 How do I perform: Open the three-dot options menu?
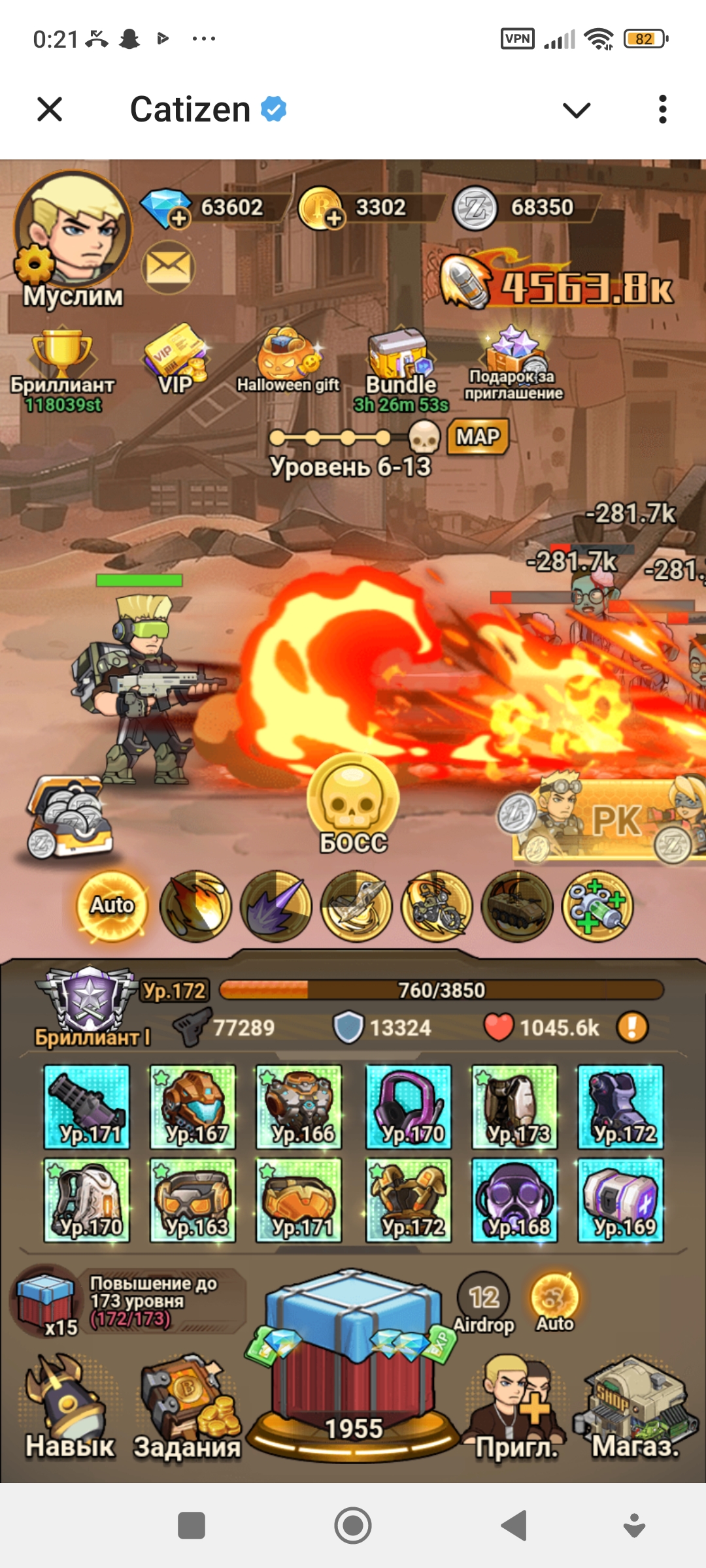click(662, 110)
